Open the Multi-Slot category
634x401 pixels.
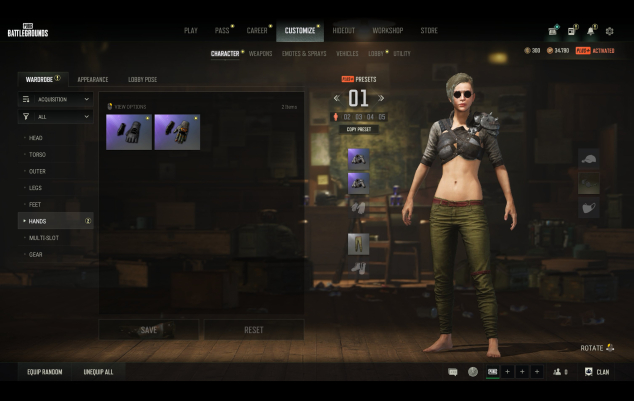pyautogui.click(x=43, y=238)
